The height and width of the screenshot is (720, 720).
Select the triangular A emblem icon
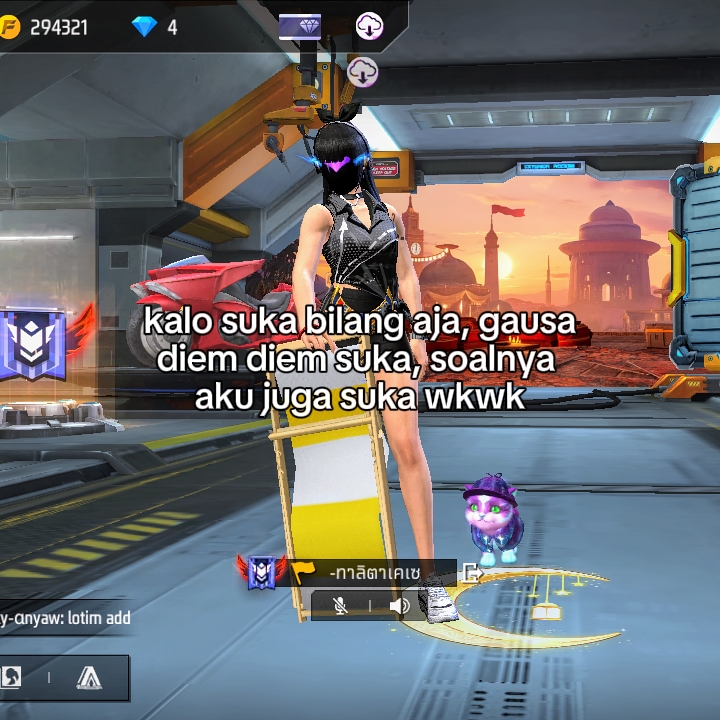click(x=89, y=677)
